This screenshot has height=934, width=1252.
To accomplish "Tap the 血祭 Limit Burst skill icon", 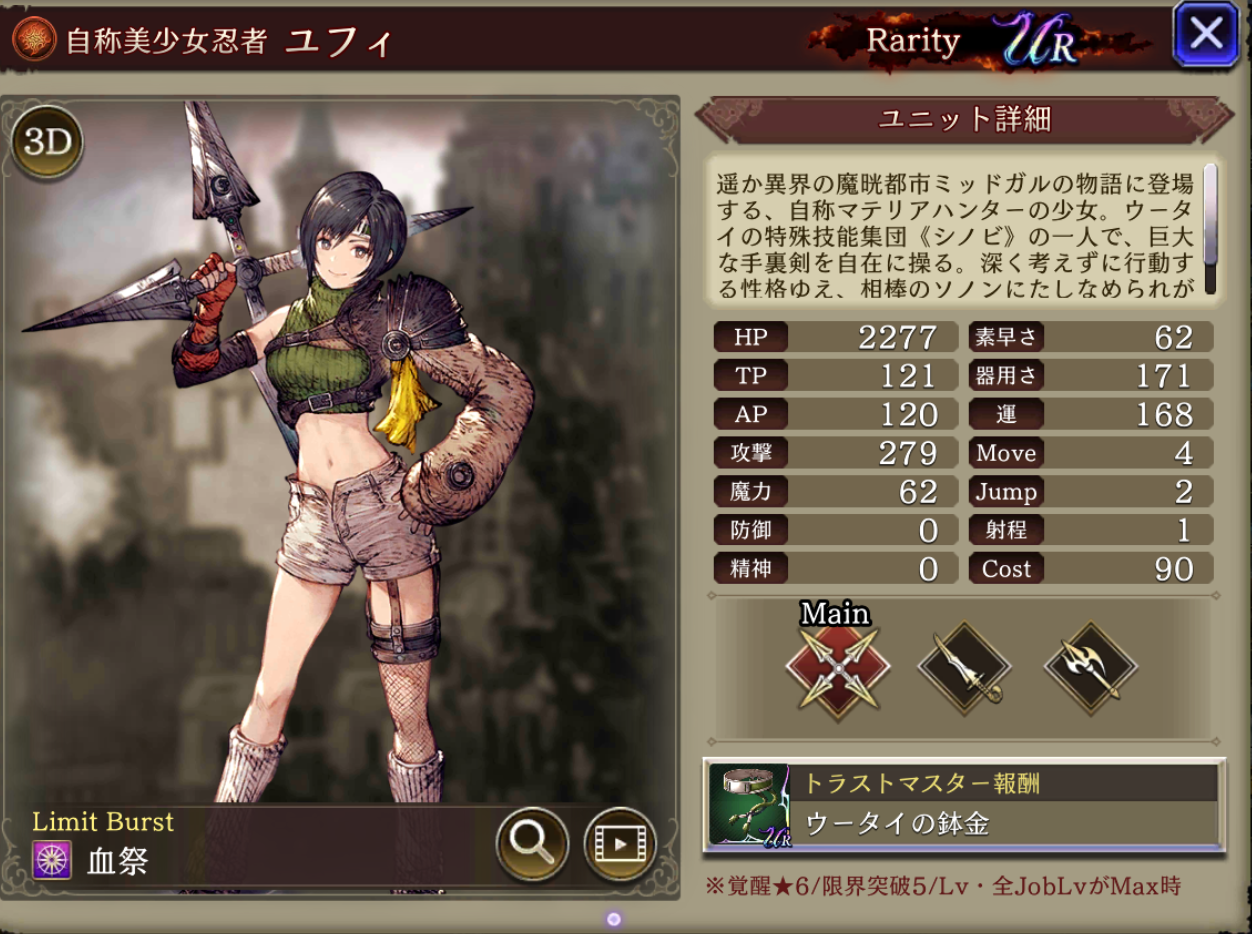I will [x=52, y=861].
